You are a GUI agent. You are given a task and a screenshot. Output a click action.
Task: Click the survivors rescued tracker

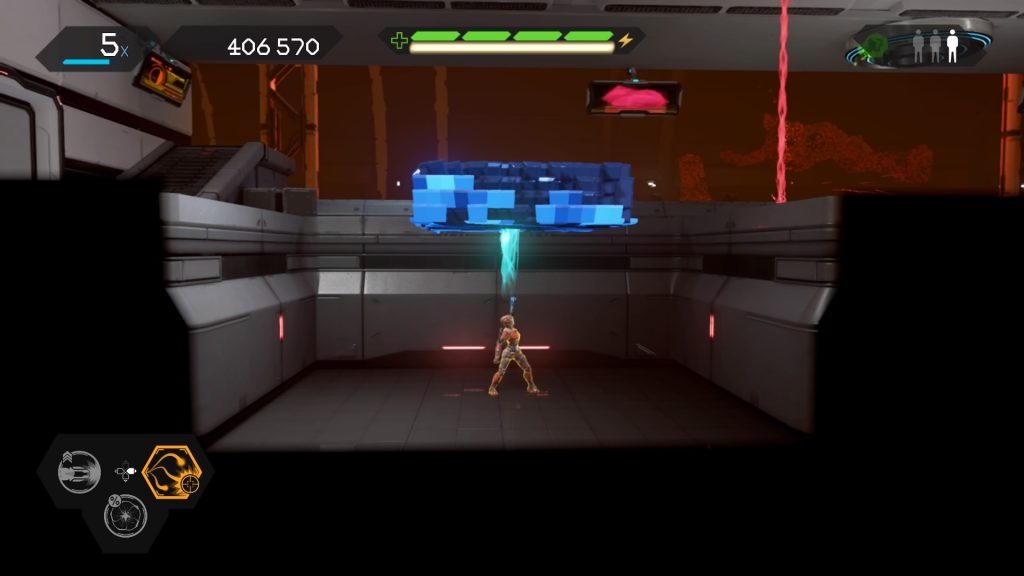[936, 45]
